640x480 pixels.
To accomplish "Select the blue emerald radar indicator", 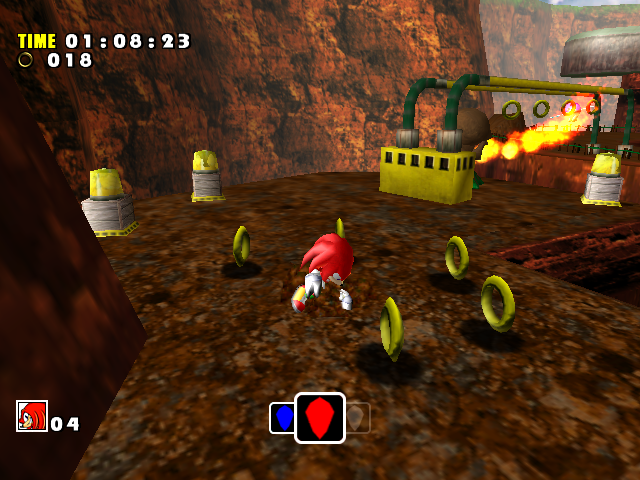I will coord(282,418).
